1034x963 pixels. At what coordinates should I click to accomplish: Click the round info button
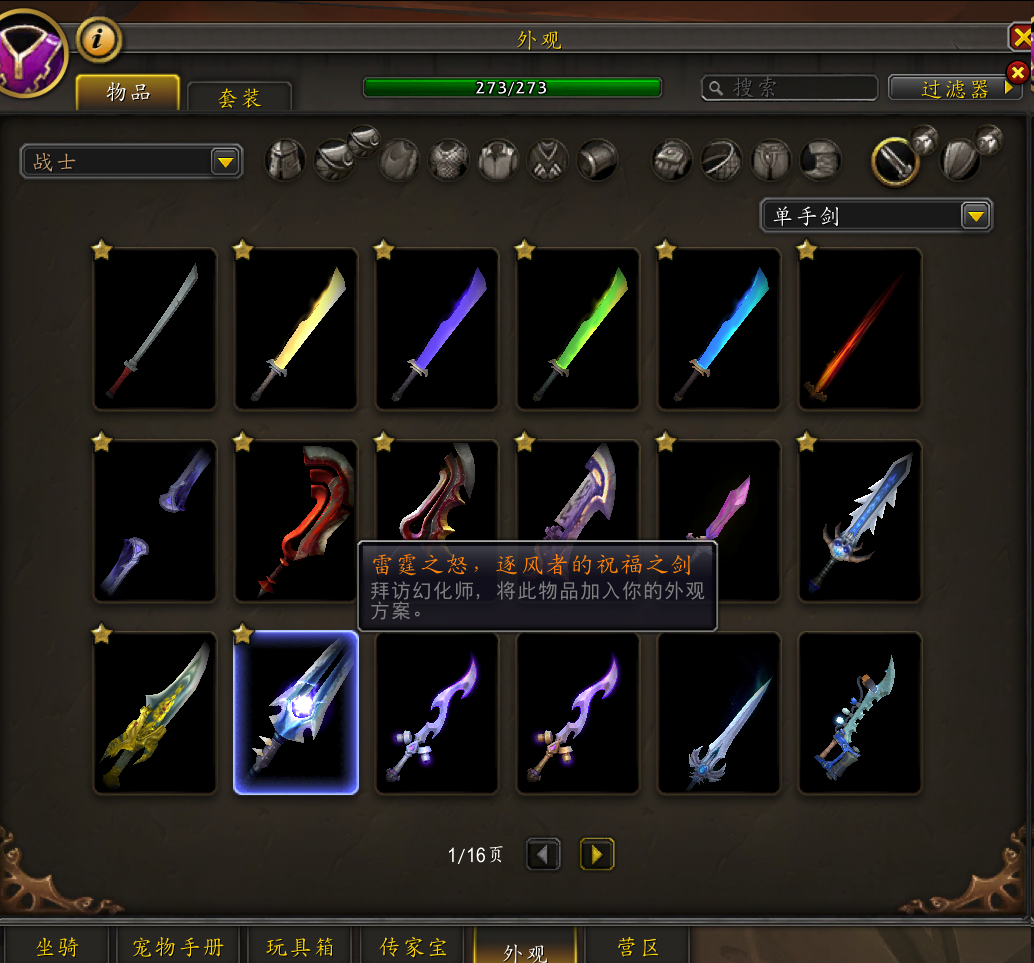pos(98,40)
